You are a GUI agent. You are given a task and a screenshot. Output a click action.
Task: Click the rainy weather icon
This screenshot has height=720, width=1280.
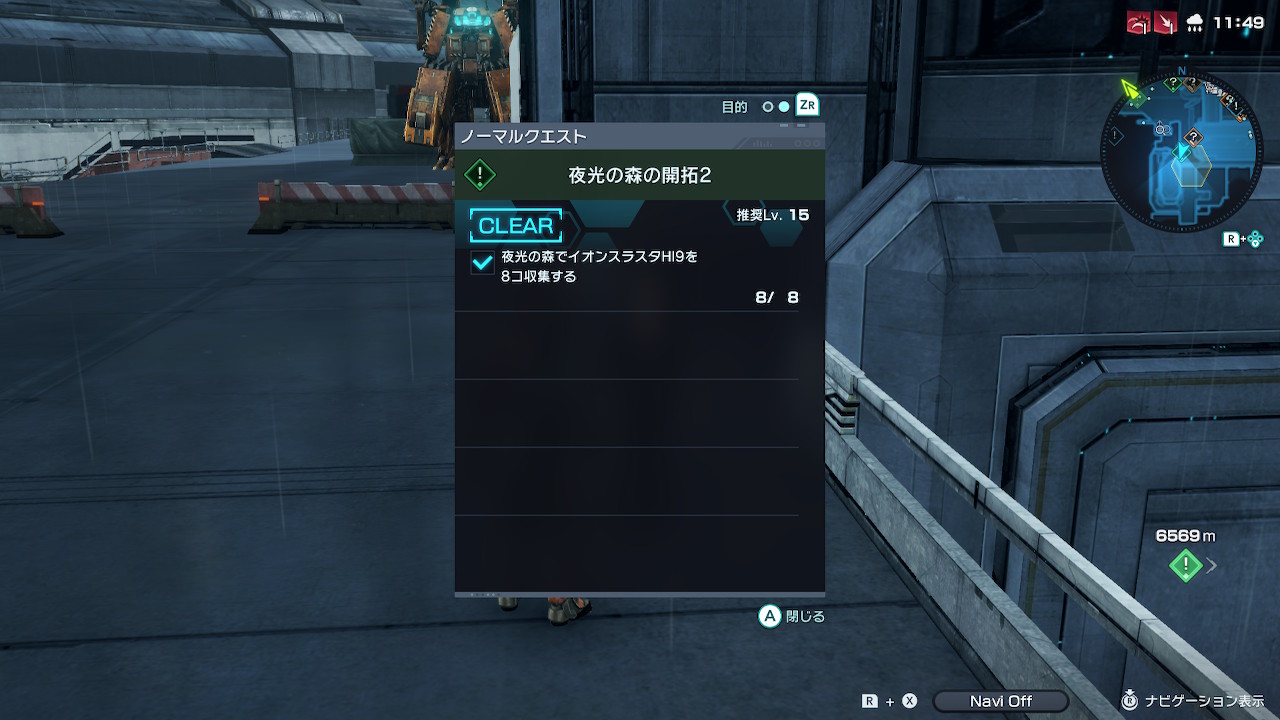[1194, 23]
